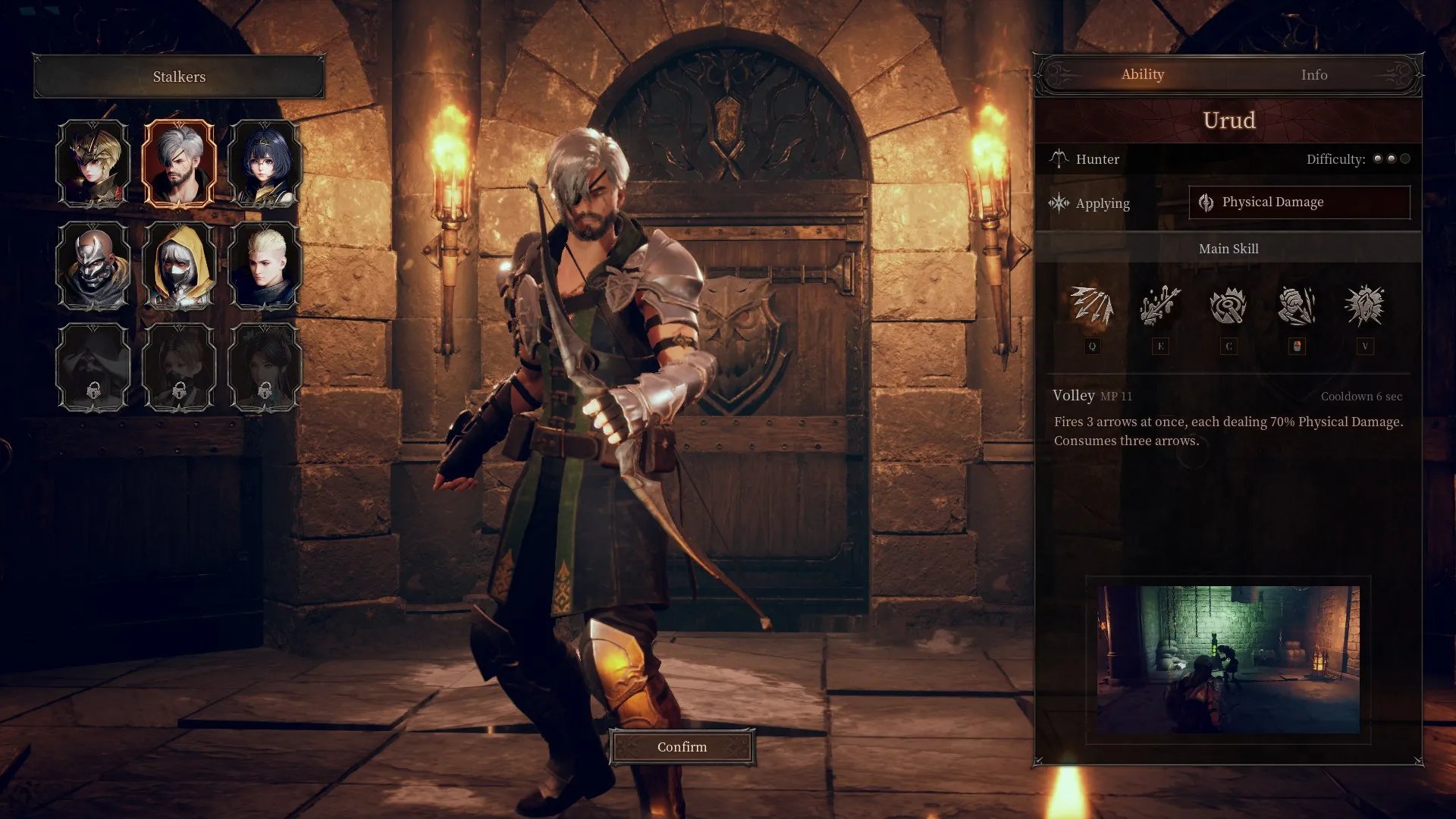View the second skill with sparkling arrow
Viewport: 1456px width, 819px height.
(x=1160, y=306)
